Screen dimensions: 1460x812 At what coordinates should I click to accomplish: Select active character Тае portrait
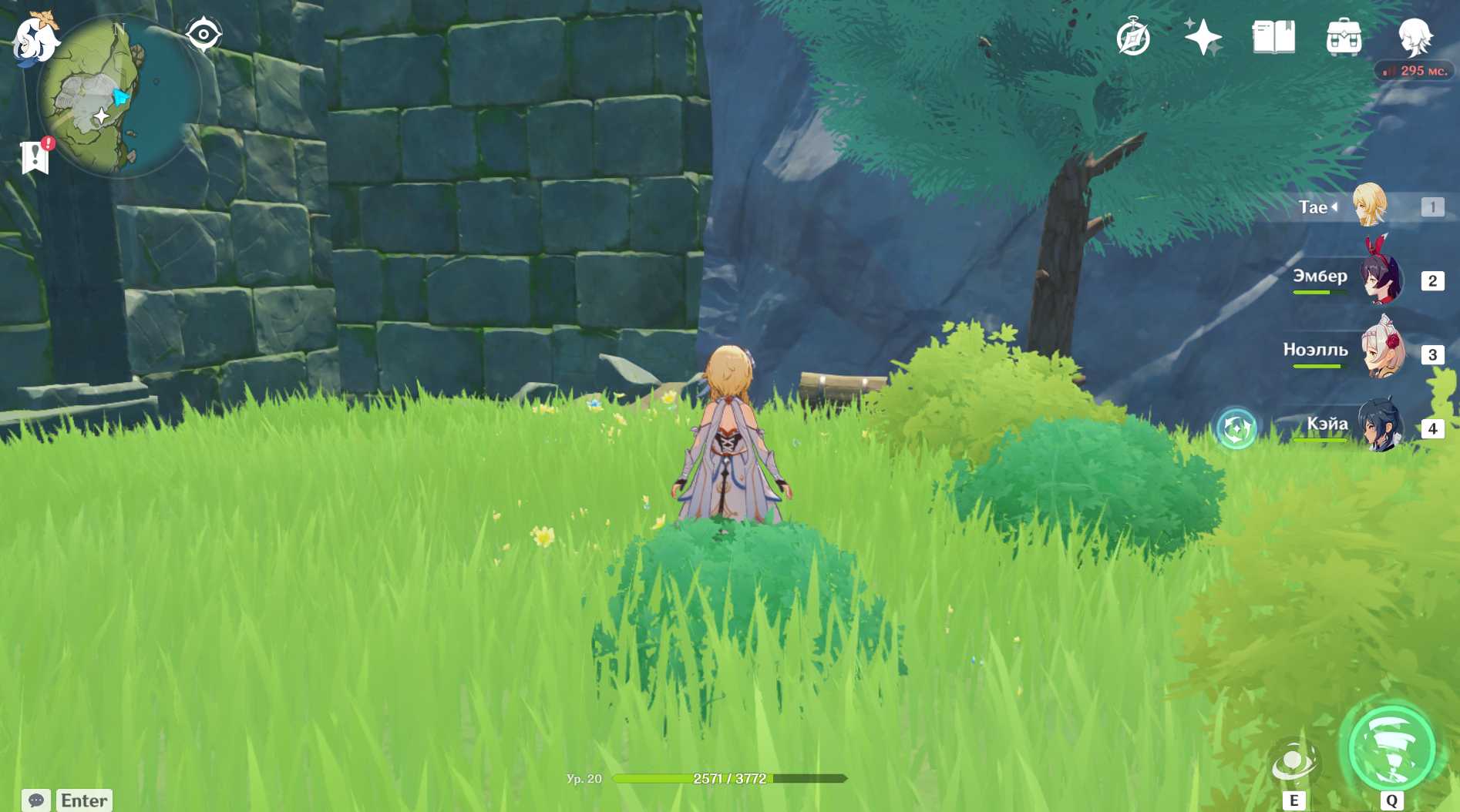coord(1370,206)
